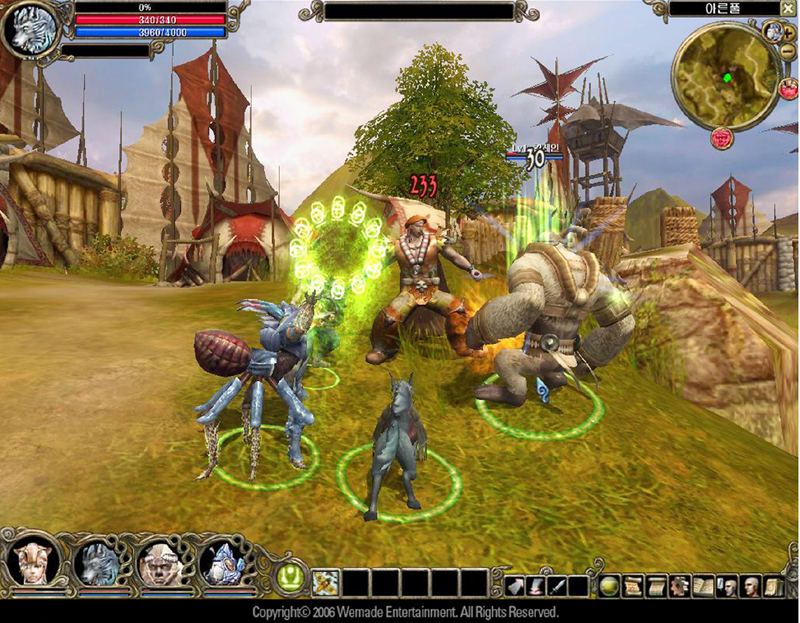Use the golden wasp skill slot
This screenshot has width=800, height=623.
pos(325,582)
